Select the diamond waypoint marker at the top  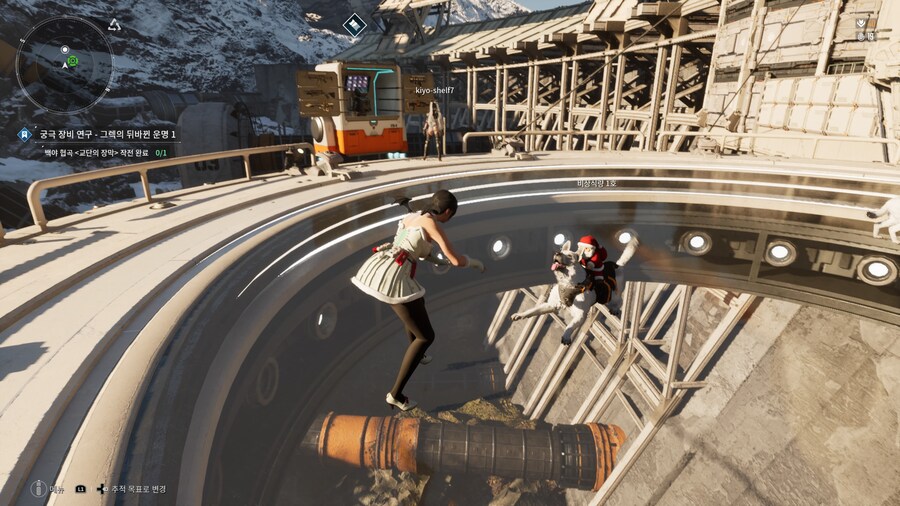tap(354, 25)
